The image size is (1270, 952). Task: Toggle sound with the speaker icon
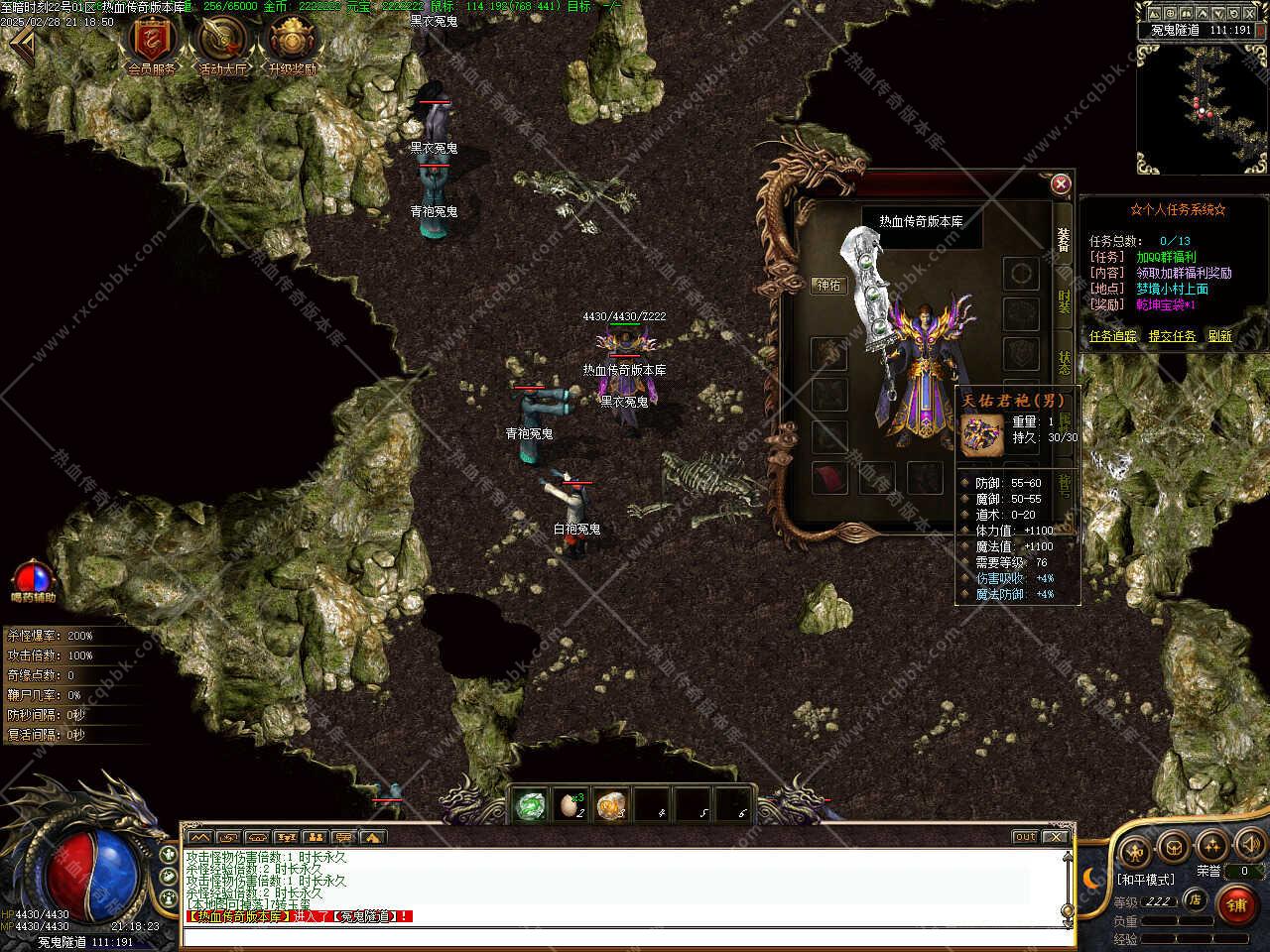[x=1249, y=846]
